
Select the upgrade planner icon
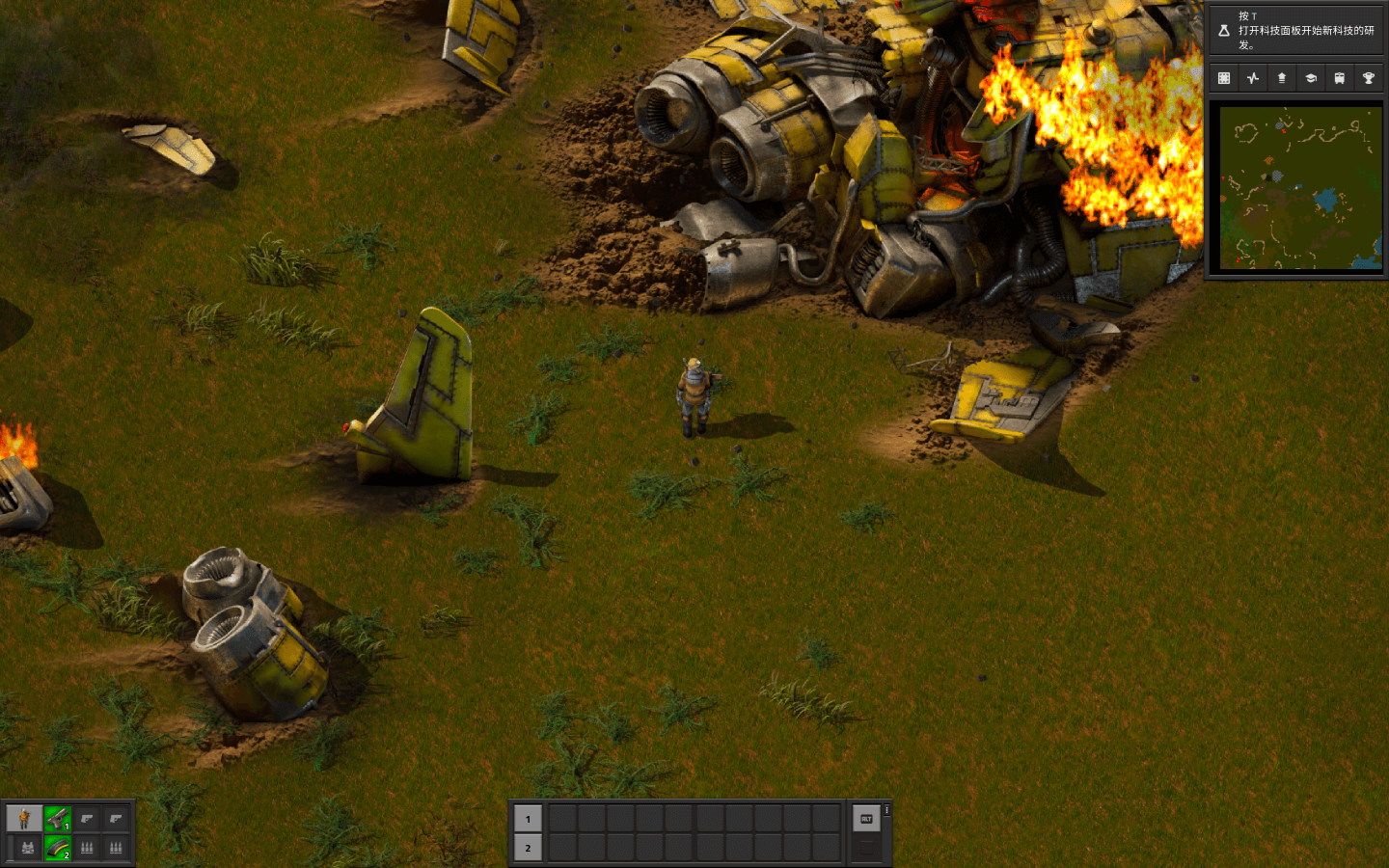[x=1281, y=77]
